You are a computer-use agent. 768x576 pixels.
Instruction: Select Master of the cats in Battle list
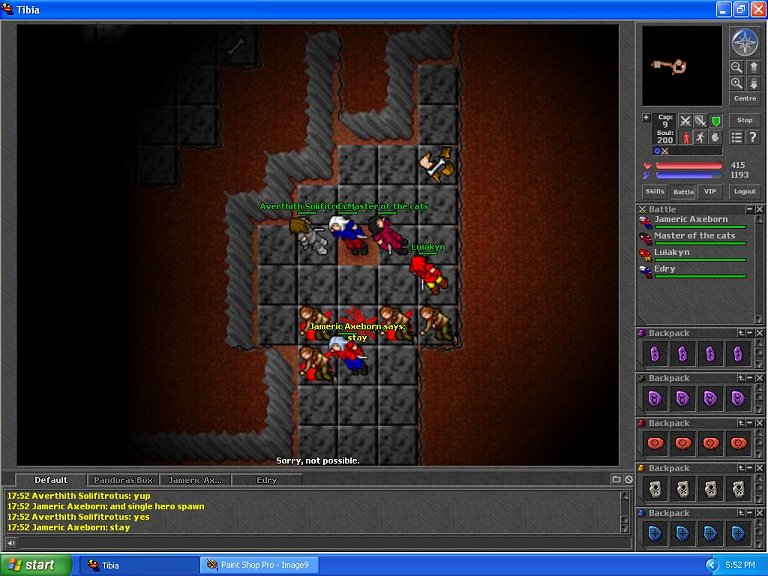pos(694,236)
